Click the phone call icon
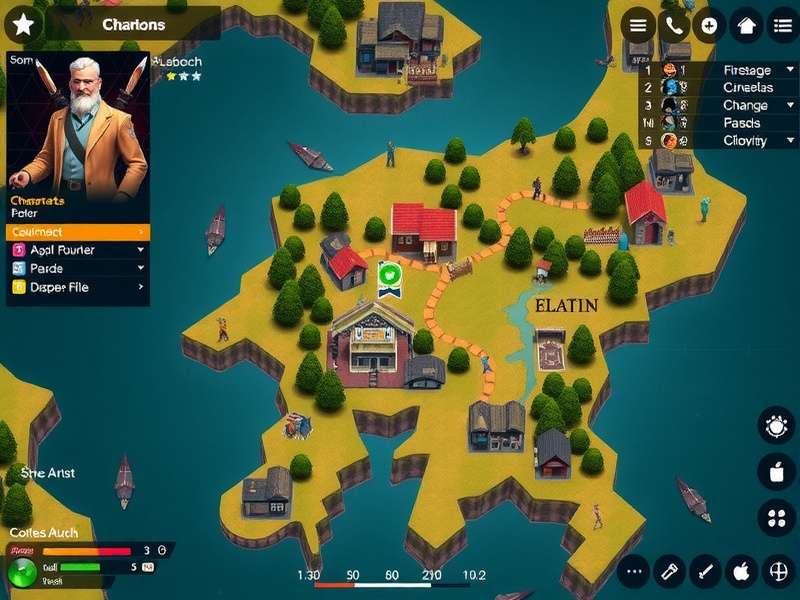The width and height of the screenshot is (800, 600). click(x=673, y=25)
